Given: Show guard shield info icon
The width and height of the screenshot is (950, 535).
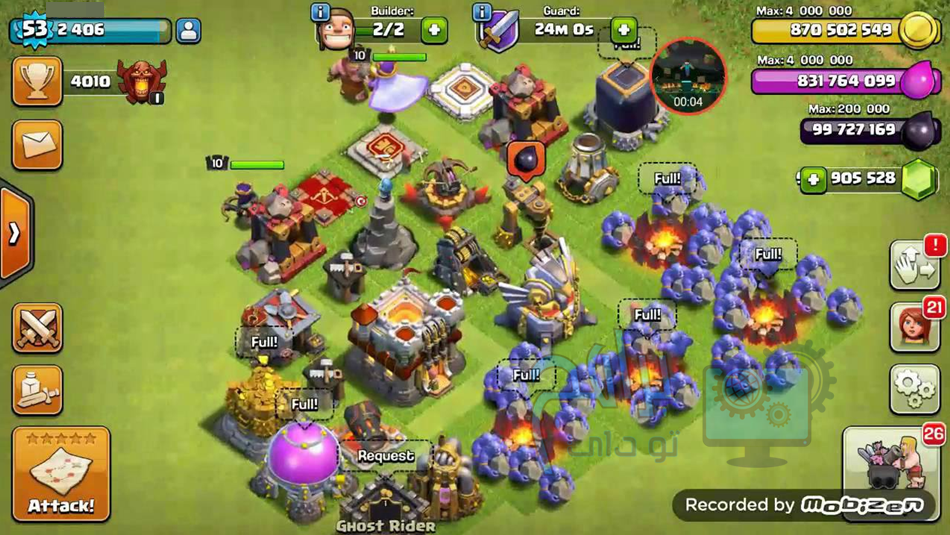Looking at the screenshot, I should (482, 12).
